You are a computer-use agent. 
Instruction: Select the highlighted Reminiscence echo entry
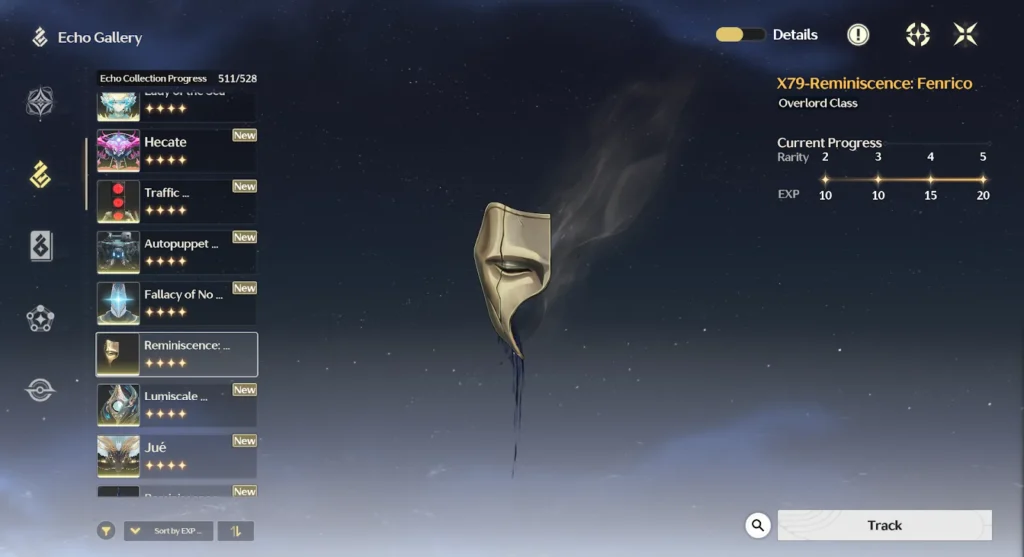[176, 354]
